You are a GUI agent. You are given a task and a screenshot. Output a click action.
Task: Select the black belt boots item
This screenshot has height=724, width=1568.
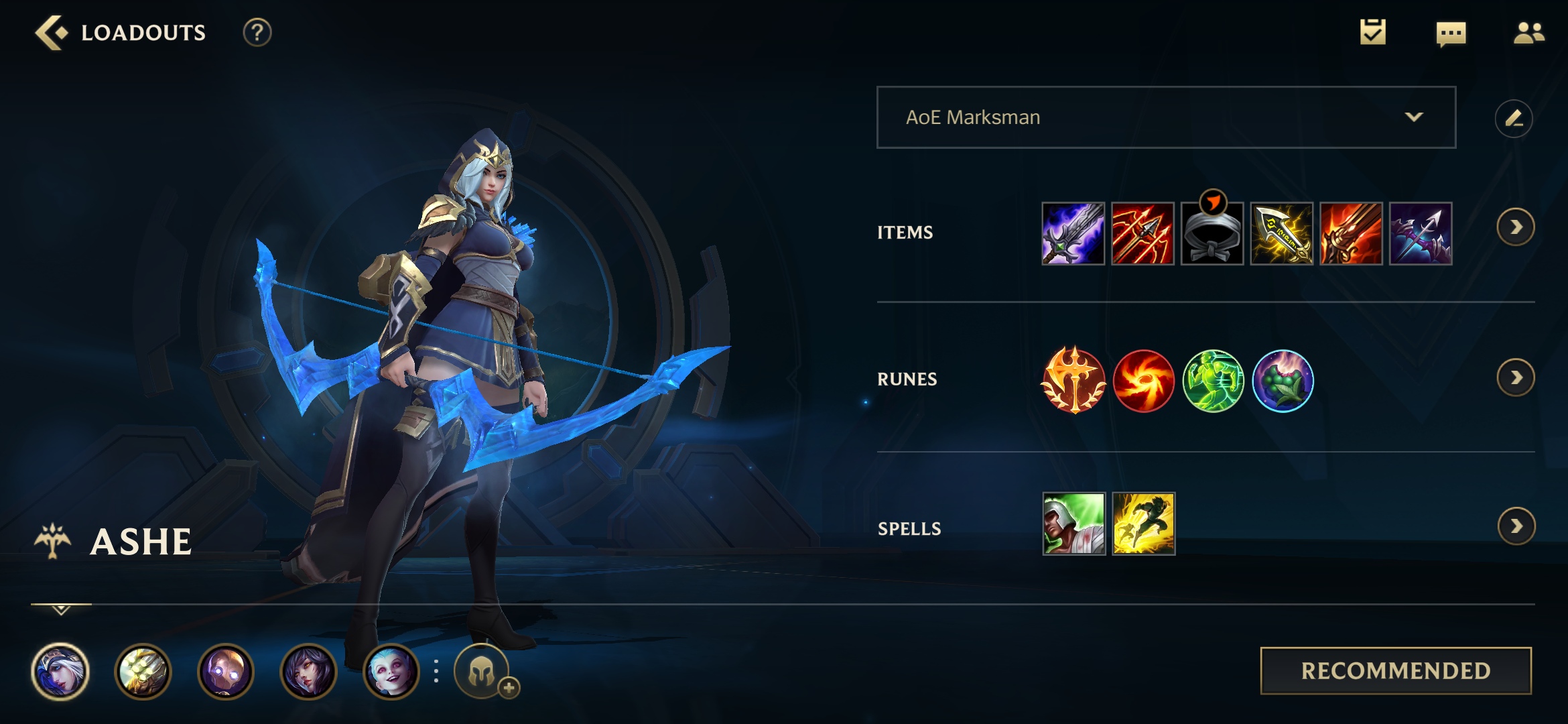(x=1212, y=234)
